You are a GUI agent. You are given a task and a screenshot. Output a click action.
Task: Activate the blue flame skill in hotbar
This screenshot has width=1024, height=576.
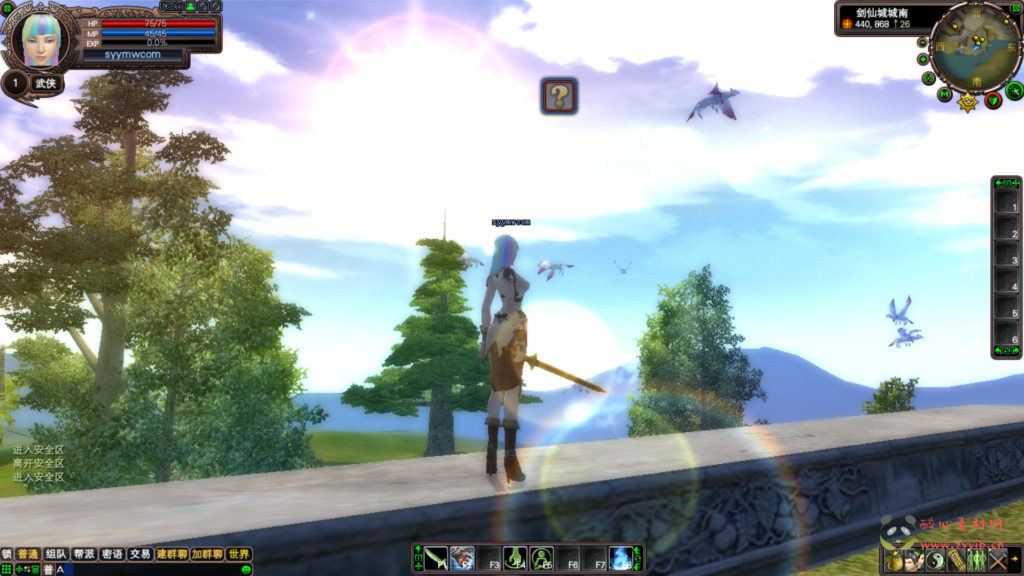621,558
